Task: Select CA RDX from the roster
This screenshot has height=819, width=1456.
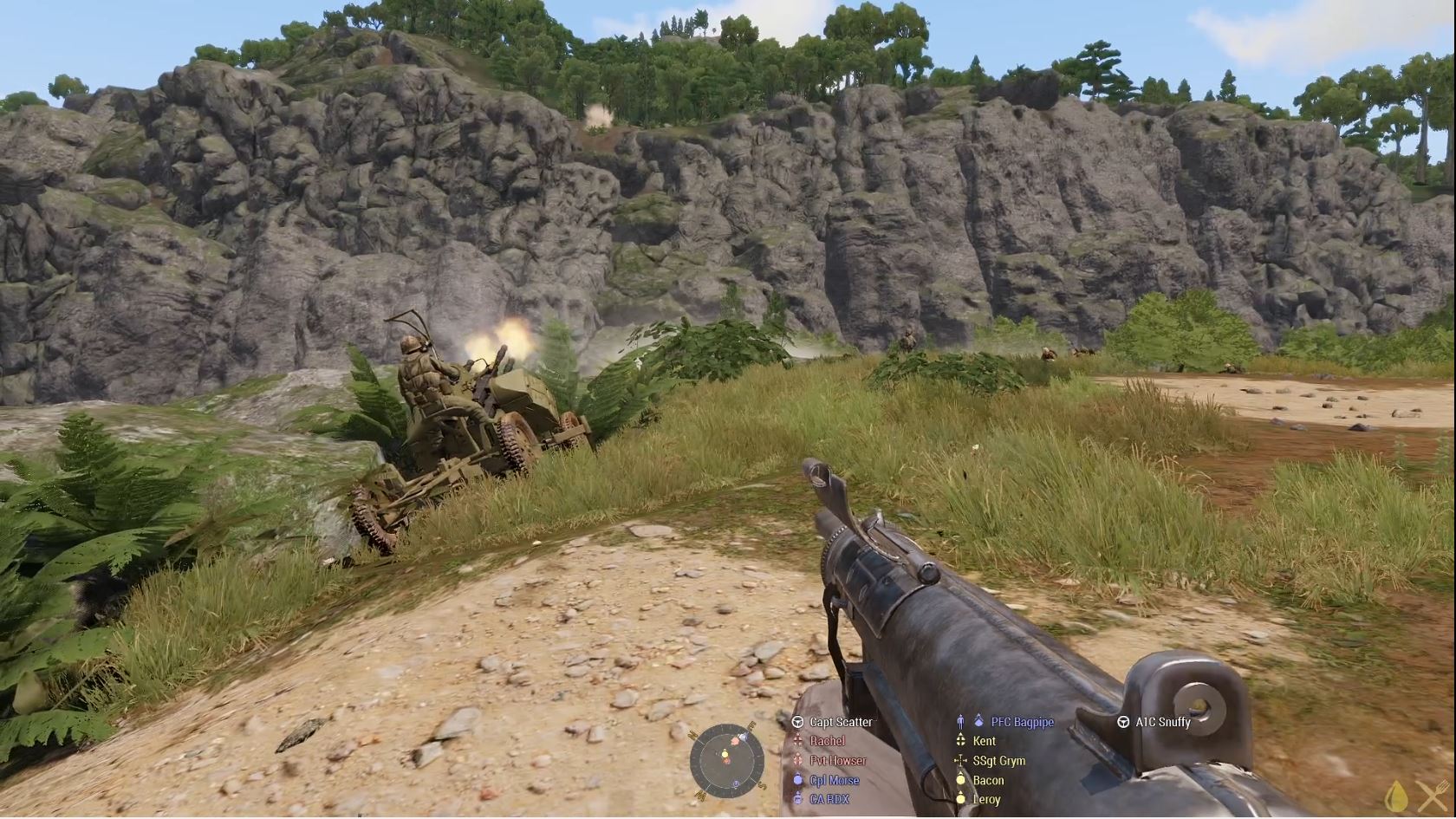Action: pyautogui.click(x=829, y=799)
